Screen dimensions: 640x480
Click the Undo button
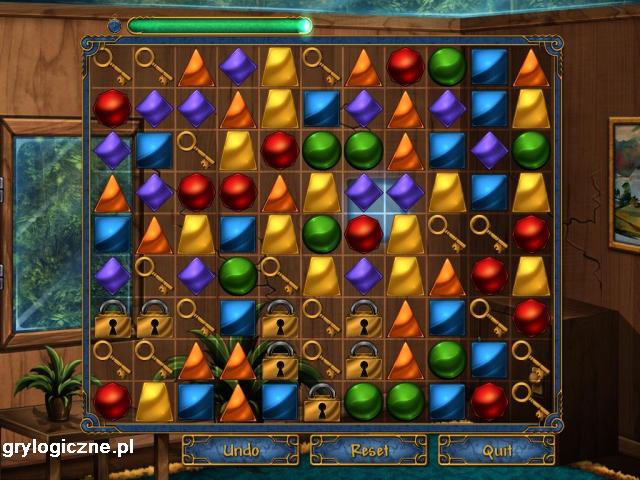point(240,450)
